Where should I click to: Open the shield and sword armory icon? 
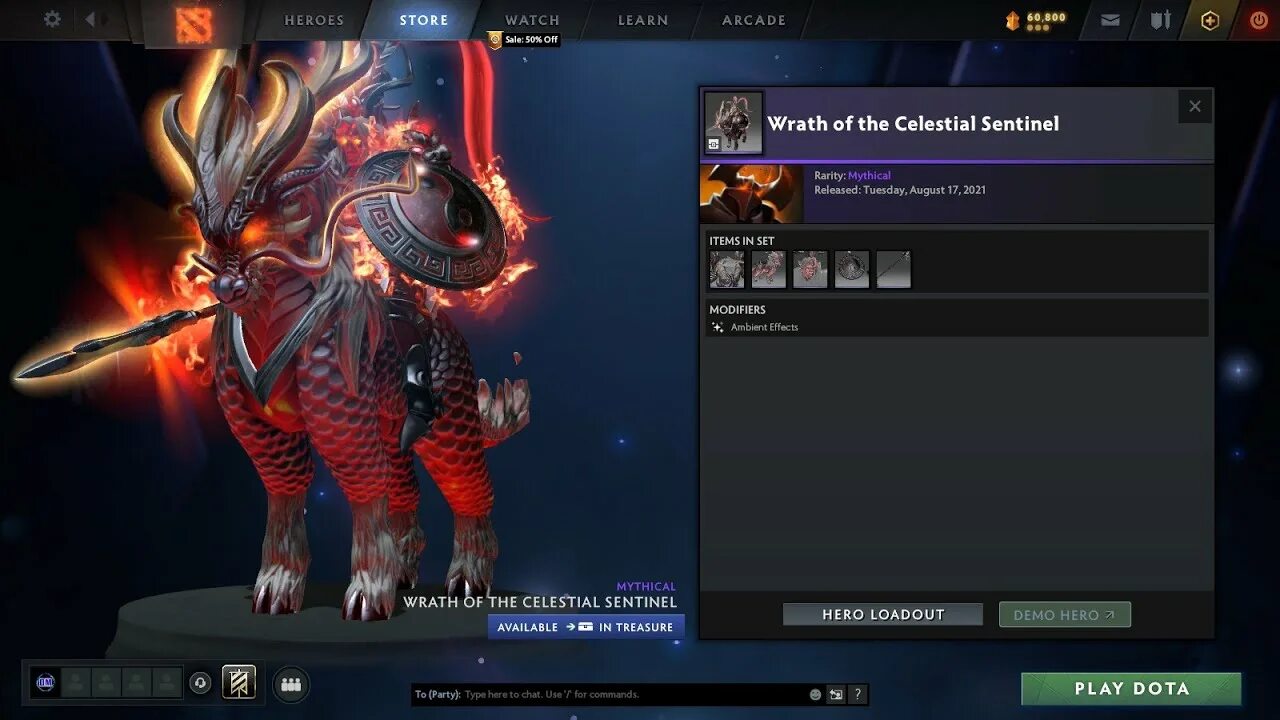tap(1160, 20)
